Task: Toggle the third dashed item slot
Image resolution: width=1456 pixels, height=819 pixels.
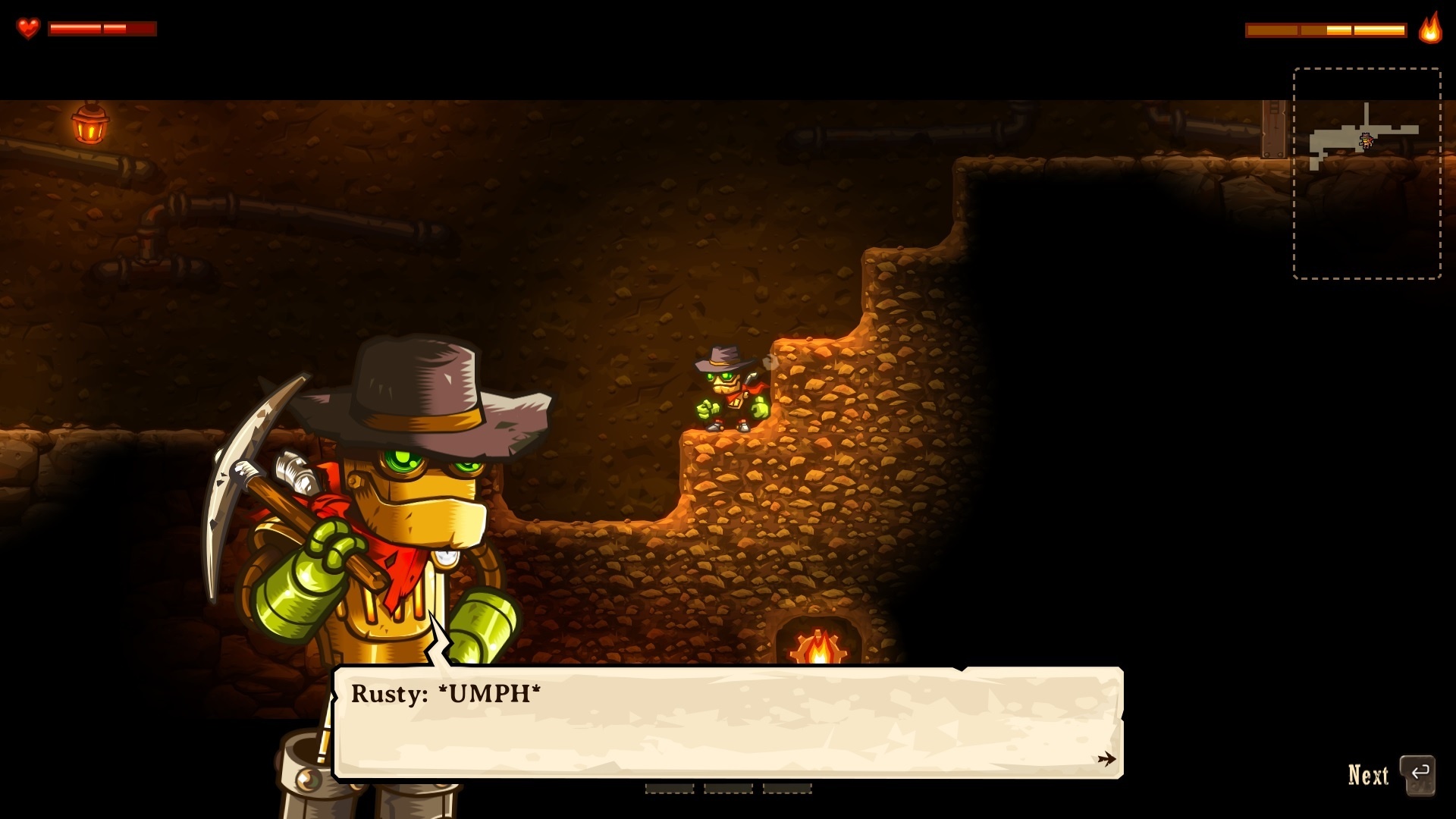Action: pyautogui.click(x=786, y=789)
